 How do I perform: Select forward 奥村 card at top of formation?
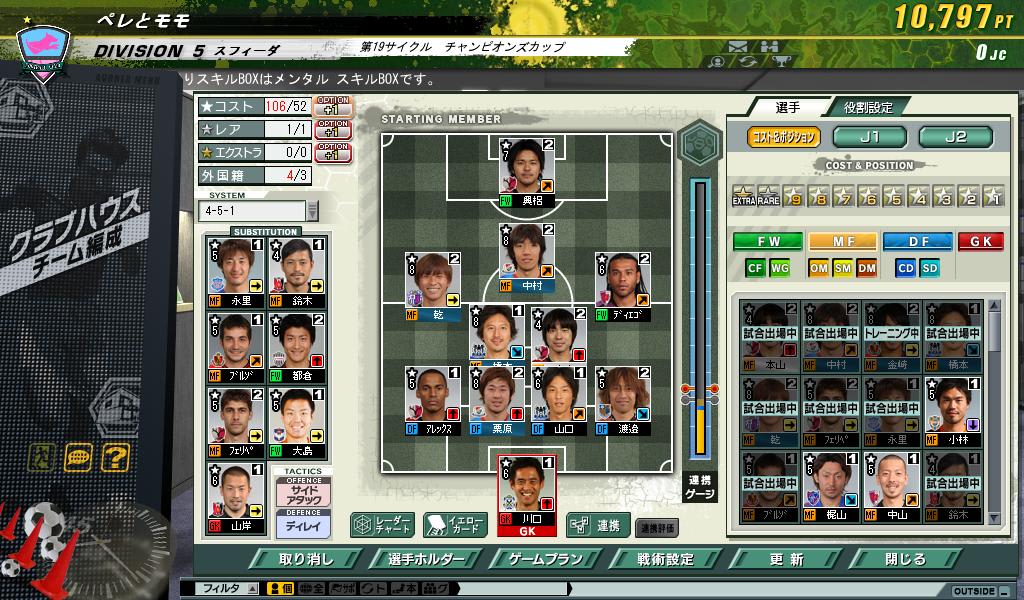pos(527,170)
